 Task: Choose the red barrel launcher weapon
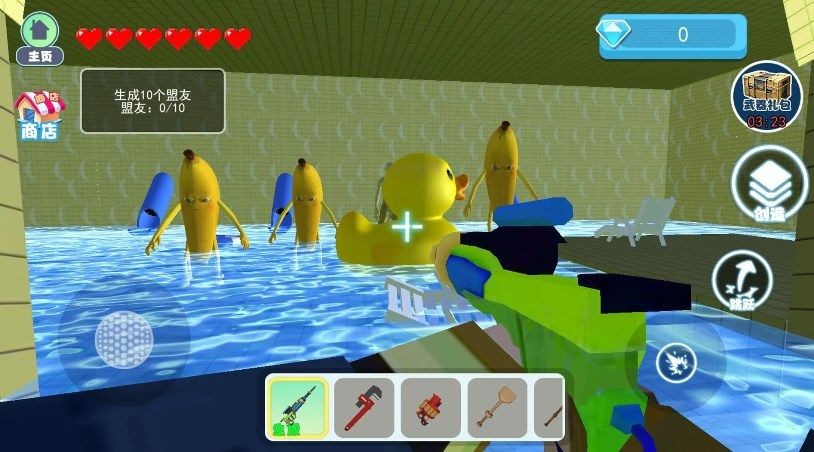coord(430,408)
